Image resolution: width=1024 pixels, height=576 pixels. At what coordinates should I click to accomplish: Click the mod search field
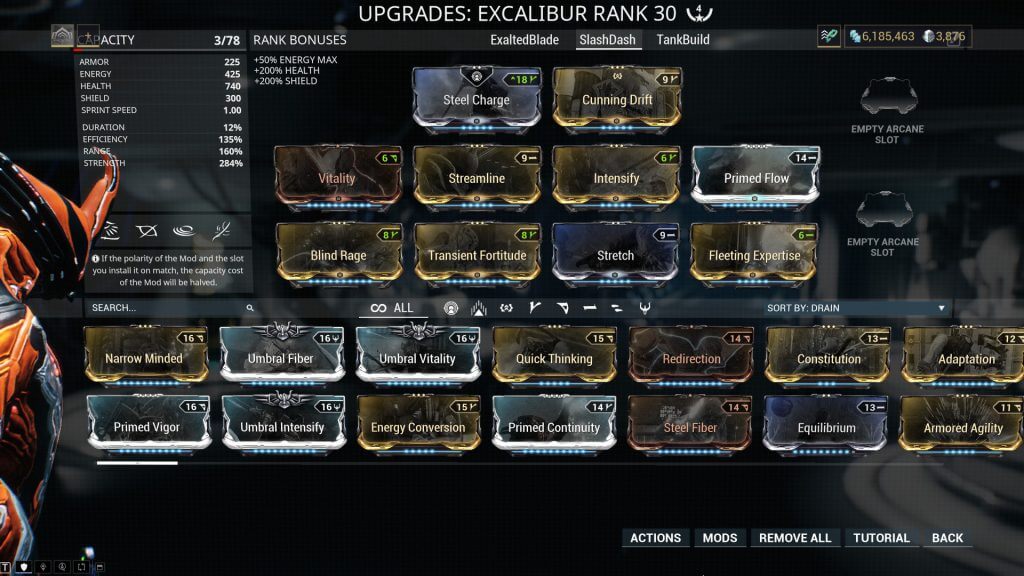click(x=165, y=308)
